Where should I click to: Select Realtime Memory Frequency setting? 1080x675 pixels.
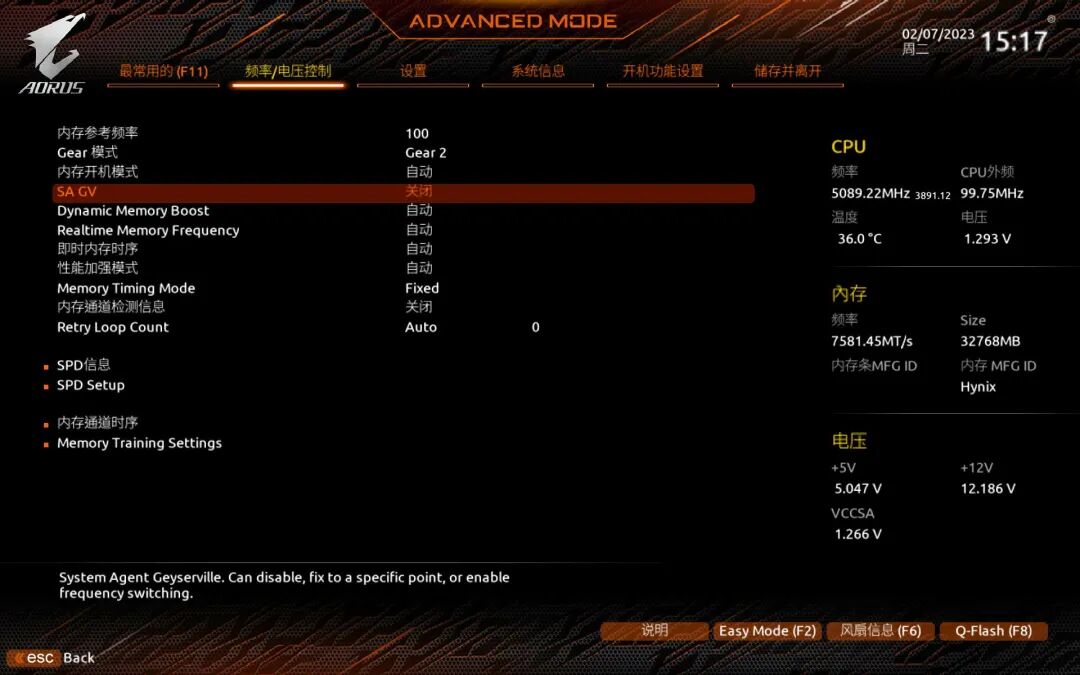[148, 230]
